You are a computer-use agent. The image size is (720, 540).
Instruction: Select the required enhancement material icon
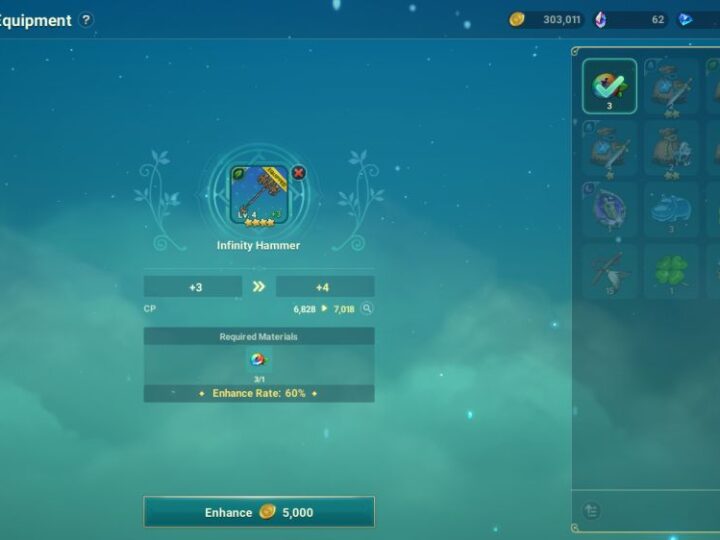pyautogui.click(x=258, y=361)
